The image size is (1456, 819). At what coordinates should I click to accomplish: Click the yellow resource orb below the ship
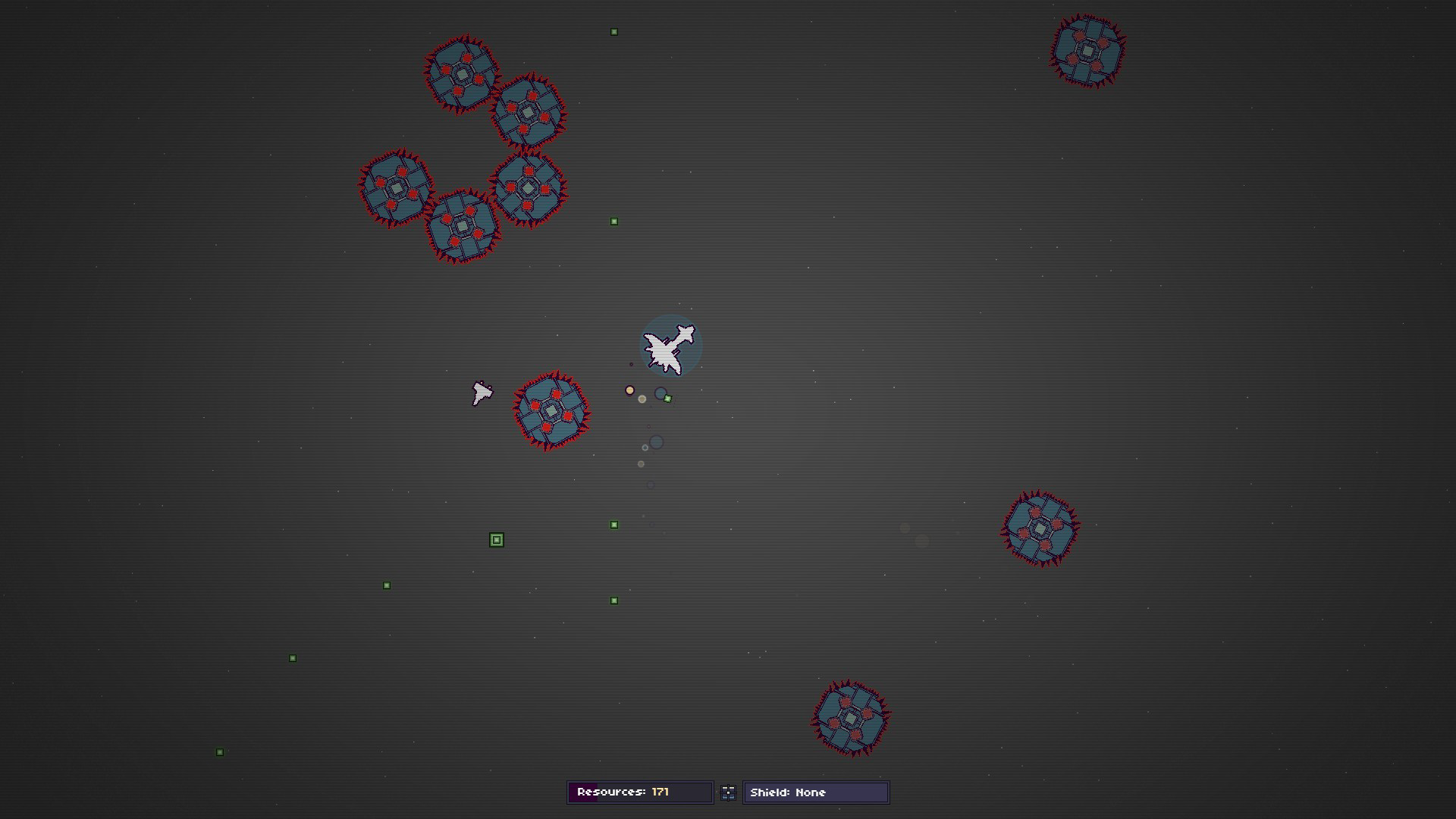coord(629,389)
